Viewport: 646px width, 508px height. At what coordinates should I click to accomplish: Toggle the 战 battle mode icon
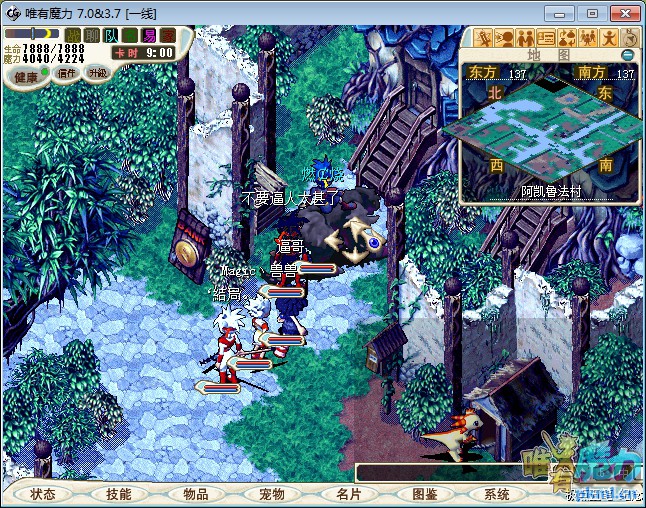point(73,36)
